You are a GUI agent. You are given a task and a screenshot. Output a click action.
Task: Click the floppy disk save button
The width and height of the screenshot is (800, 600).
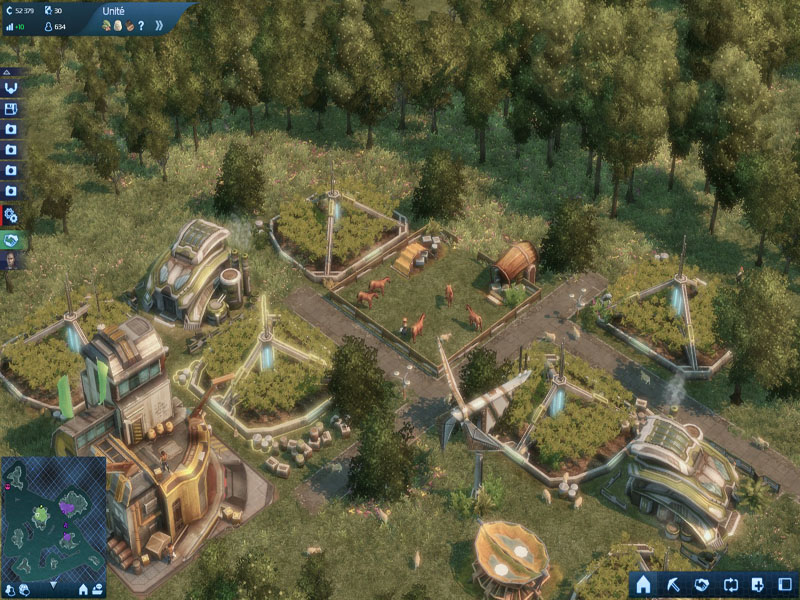(11, 109)
